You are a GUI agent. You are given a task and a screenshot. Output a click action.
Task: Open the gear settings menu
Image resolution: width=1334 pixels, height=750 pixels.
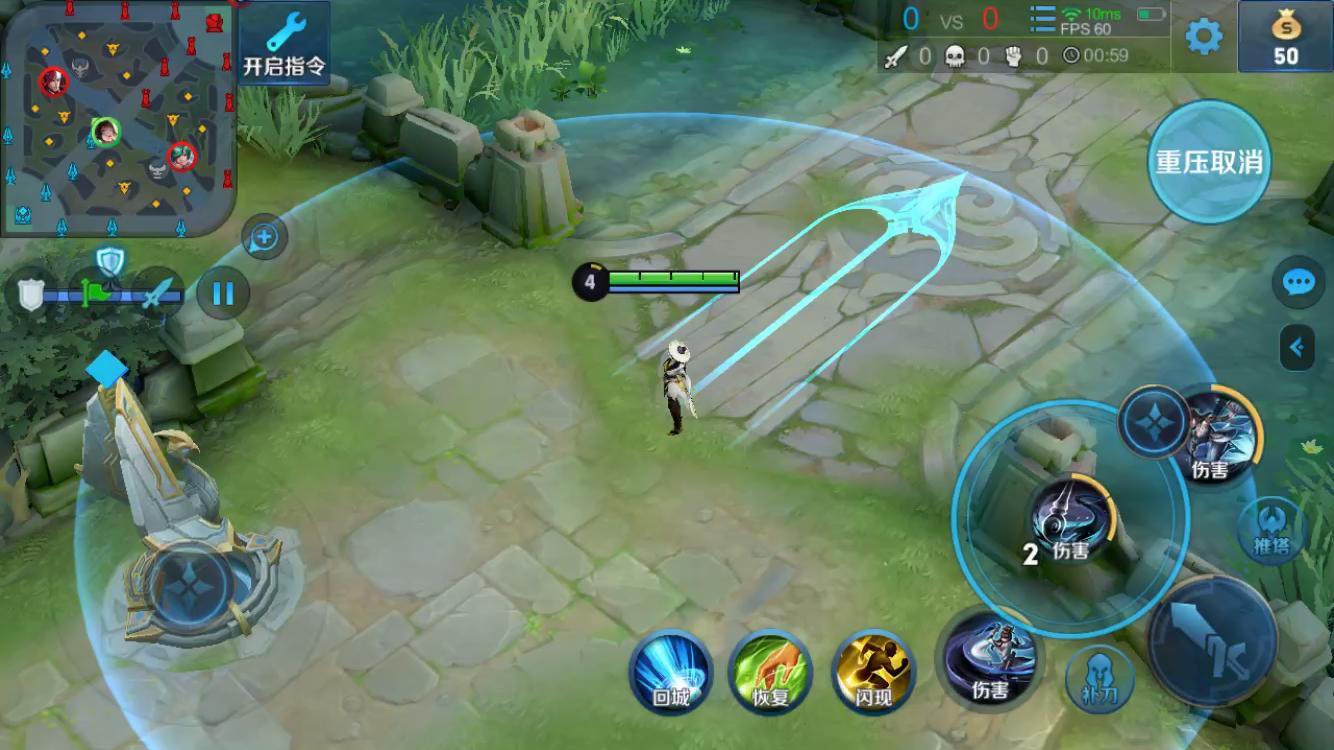[1203, 37]
